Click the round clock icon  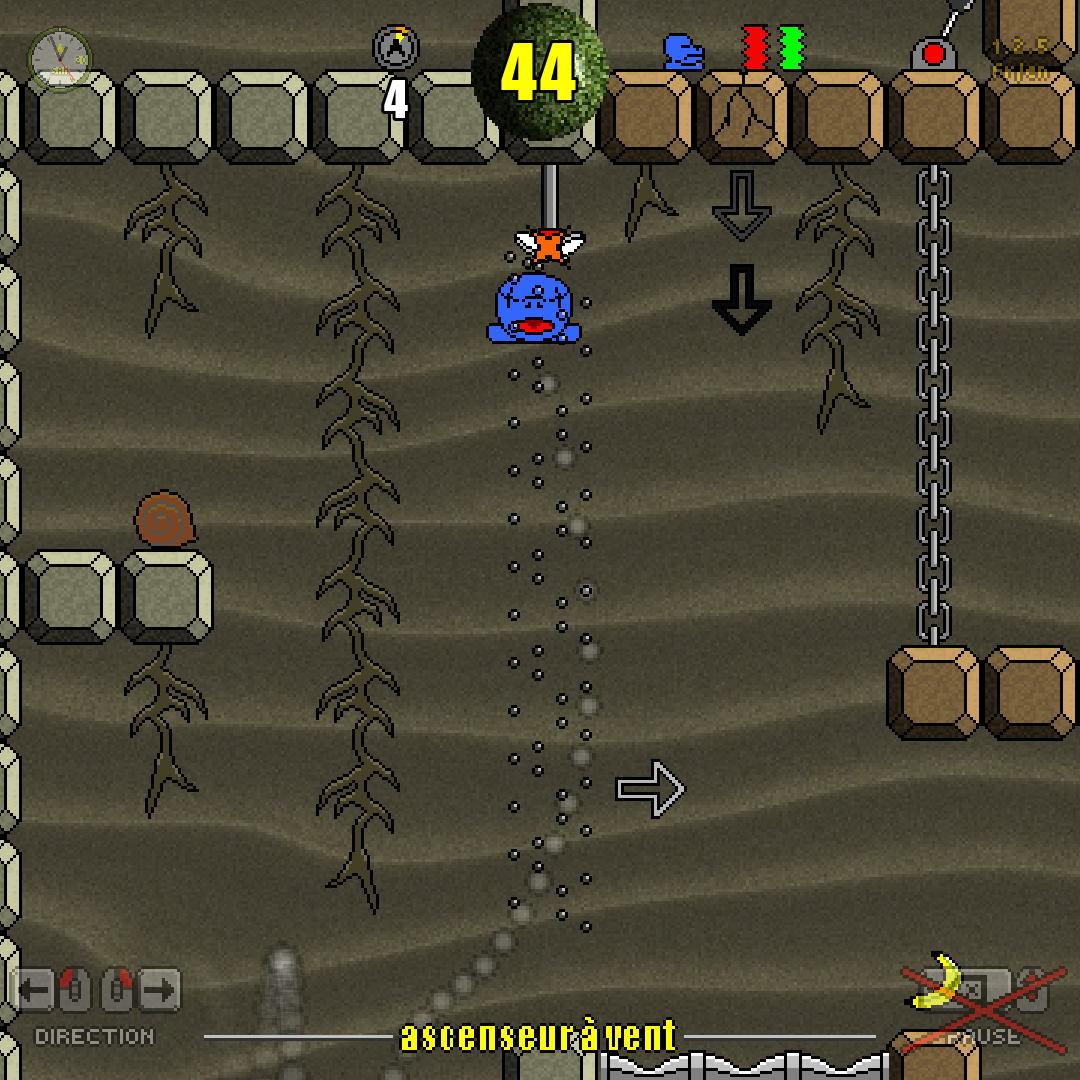click(59, 59)
